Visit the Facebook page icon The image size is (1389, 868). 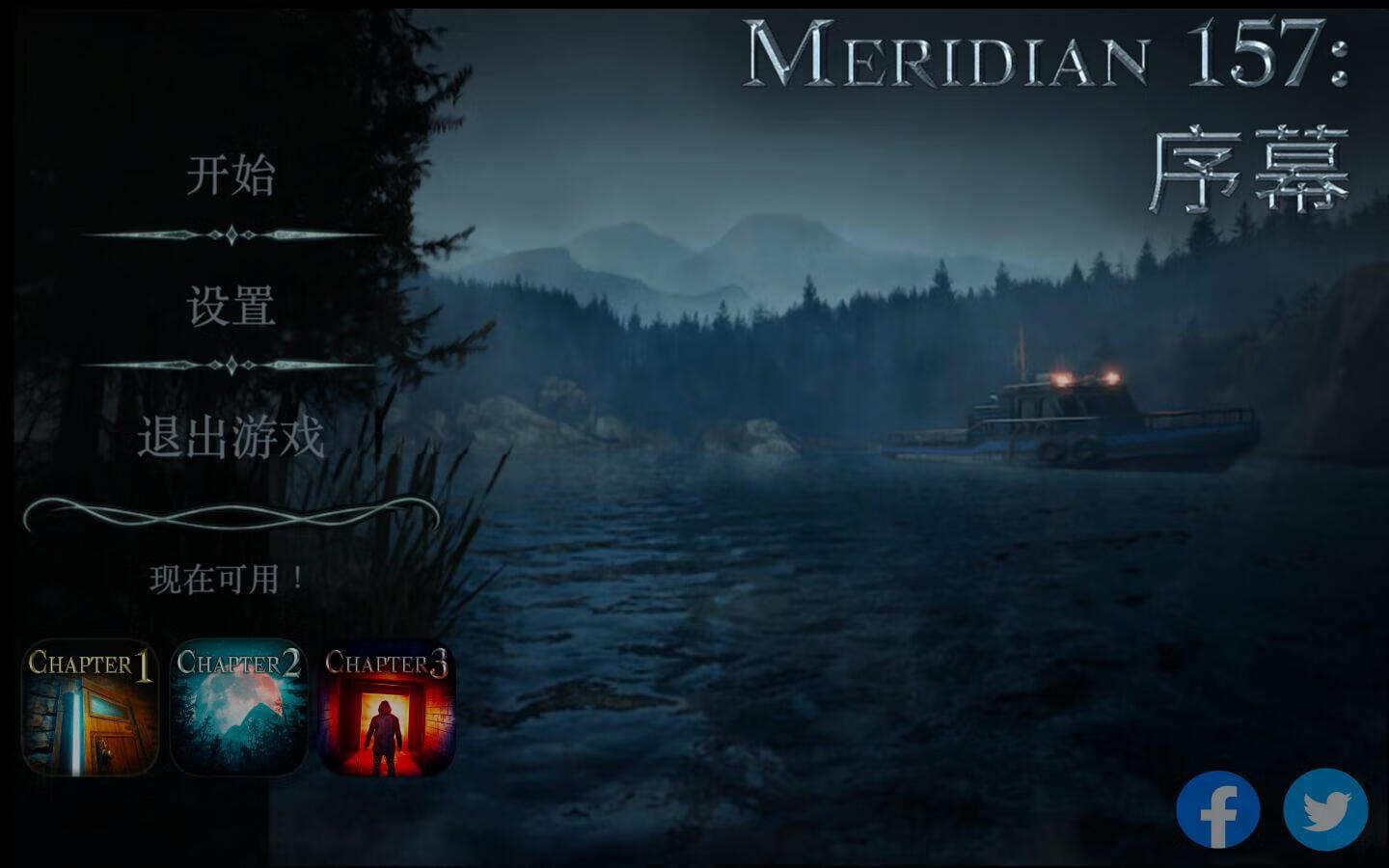[x=1217, y=810]
